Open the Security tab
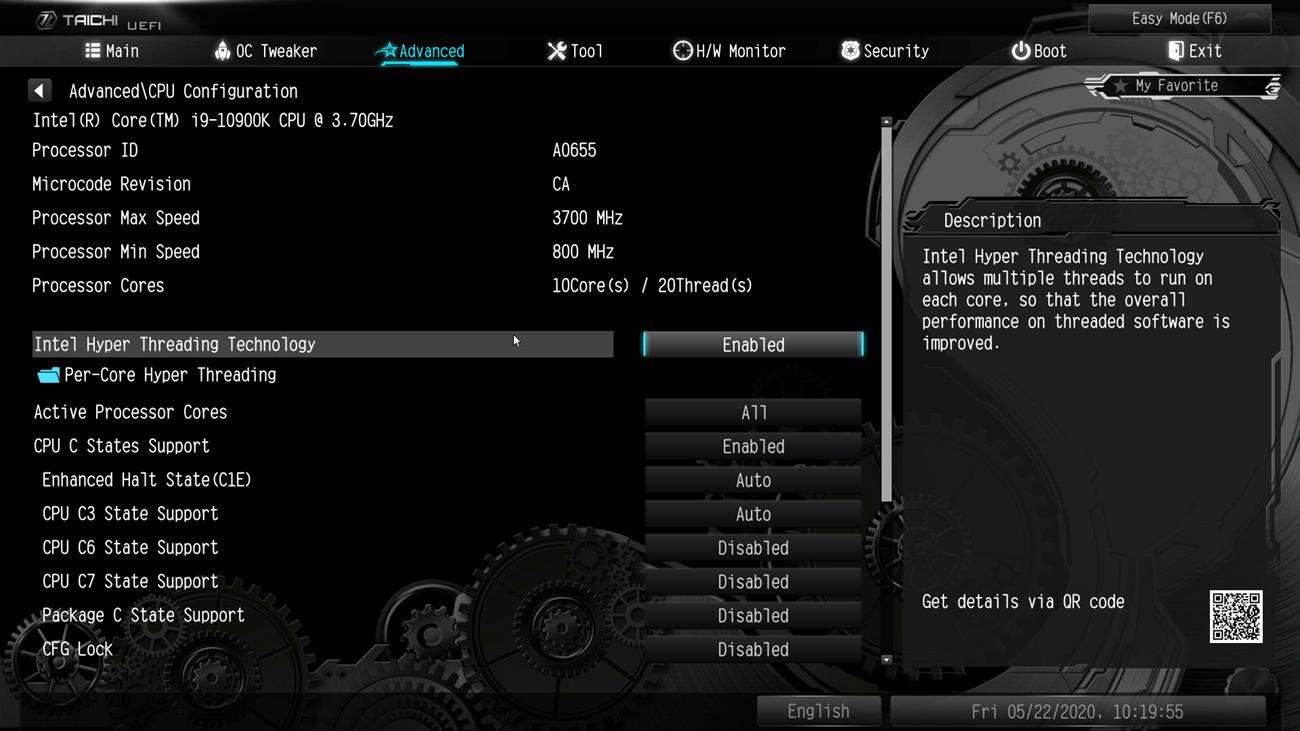The width and height of the screenshot is (1300, 731). pyautogui.click(x=884, y=51)
